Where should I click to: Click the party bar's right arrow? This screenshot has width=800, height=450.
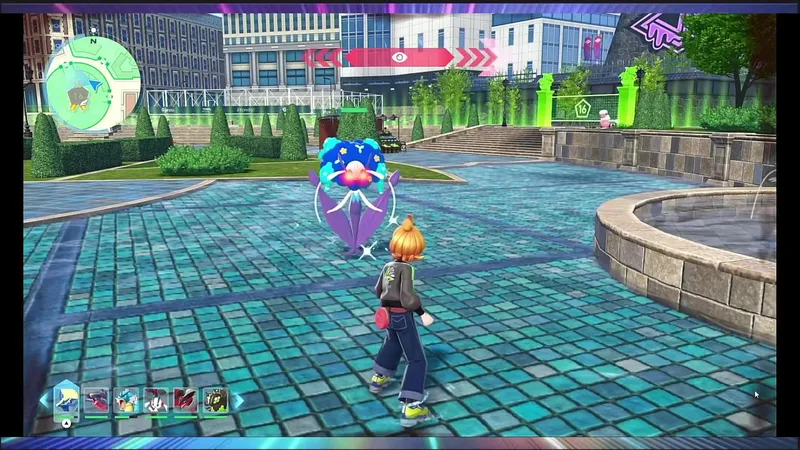238,401
